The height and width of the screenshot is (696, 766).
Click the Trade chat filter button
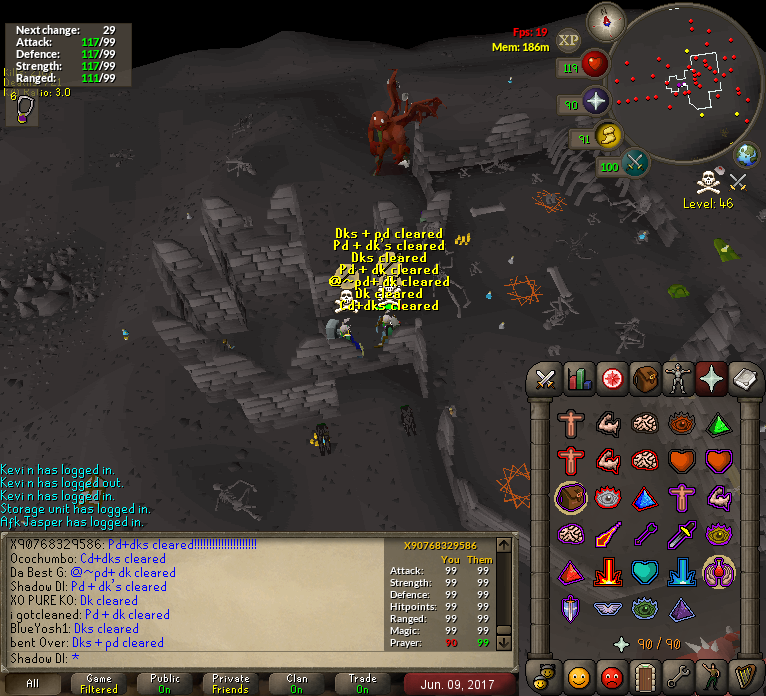click(363, 683)
